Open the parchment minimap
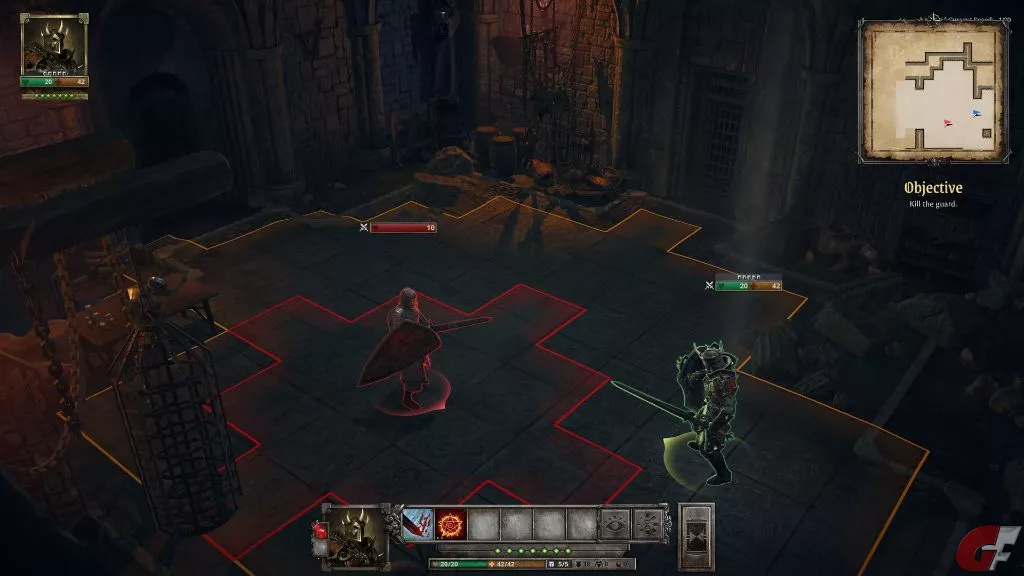 pyautogui.click(x=932, y=91)
